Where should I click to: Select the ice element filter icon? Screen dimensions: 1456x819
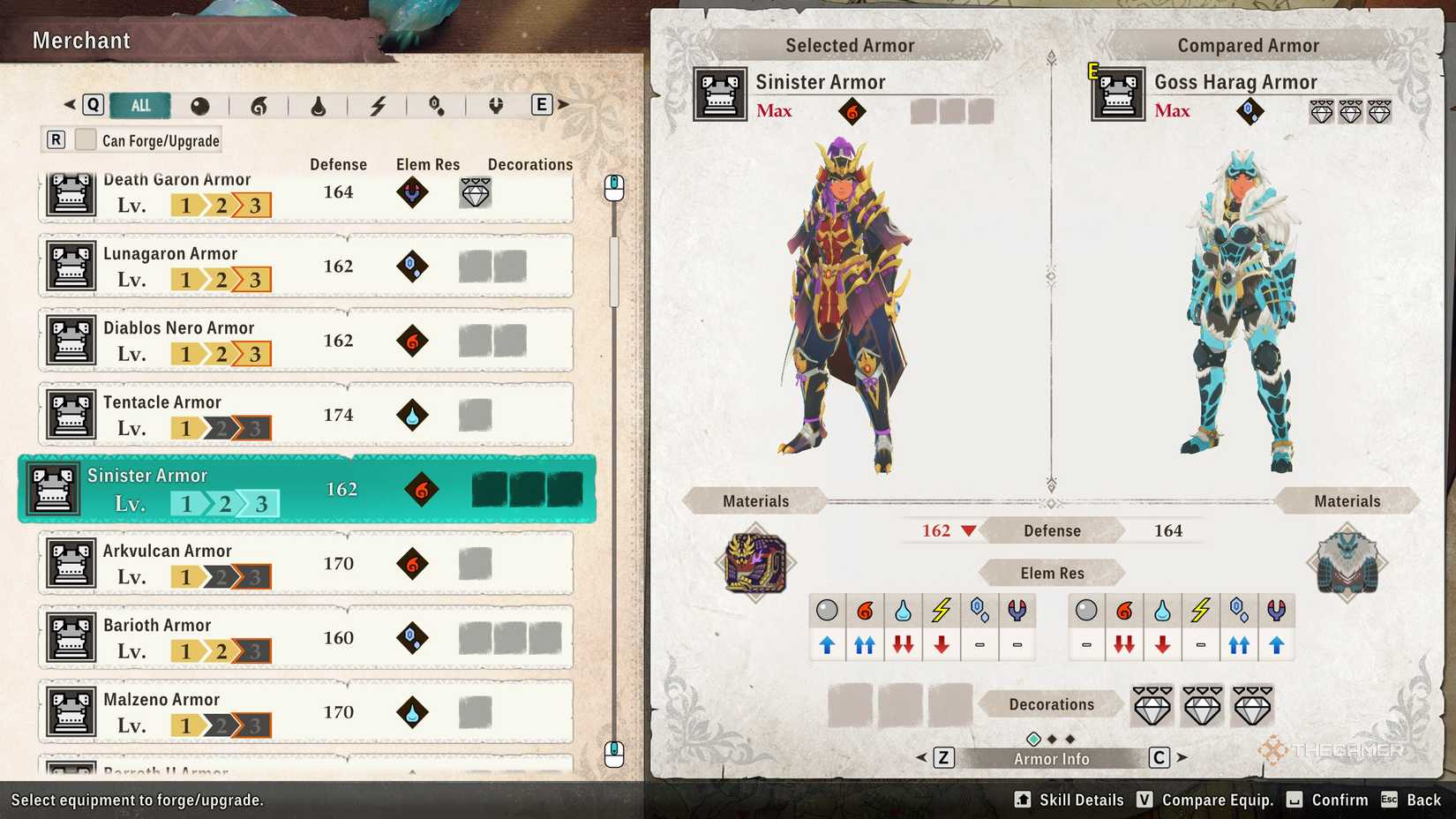point(436,105)
